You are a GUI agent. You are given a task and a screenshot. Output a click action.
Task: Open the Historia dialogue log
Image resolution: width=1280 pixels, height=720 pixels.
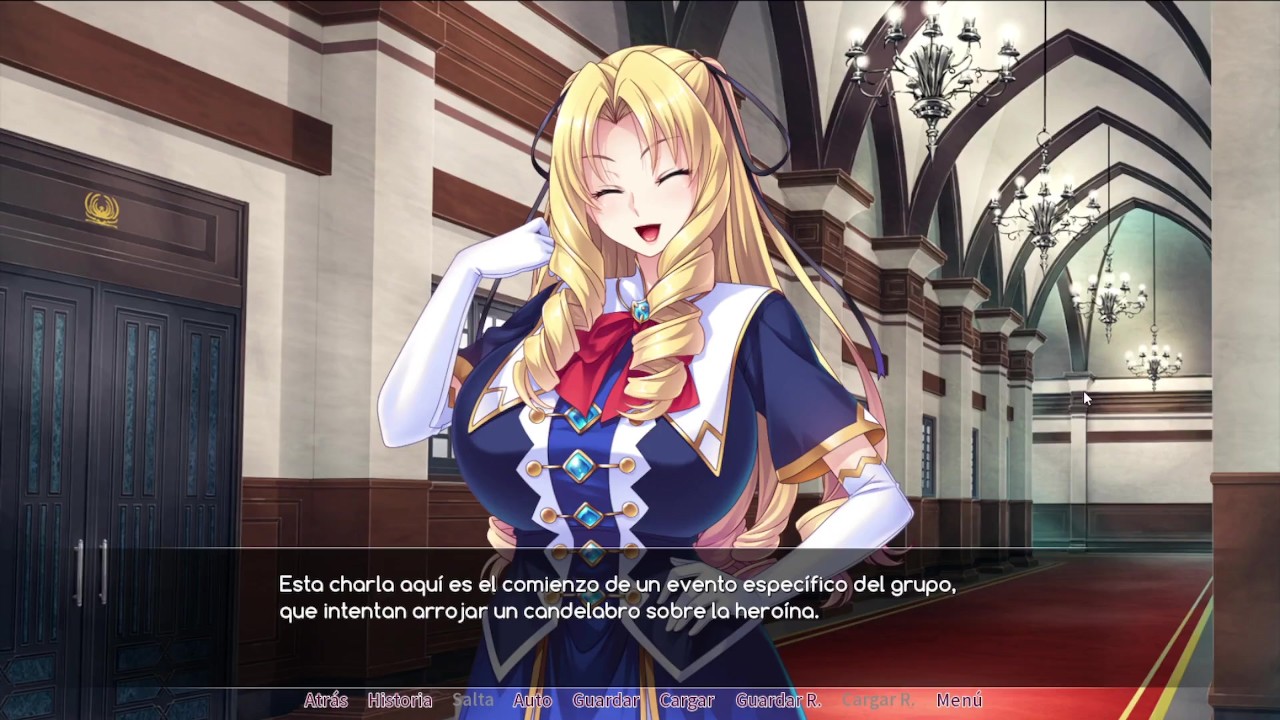(399, 700)
